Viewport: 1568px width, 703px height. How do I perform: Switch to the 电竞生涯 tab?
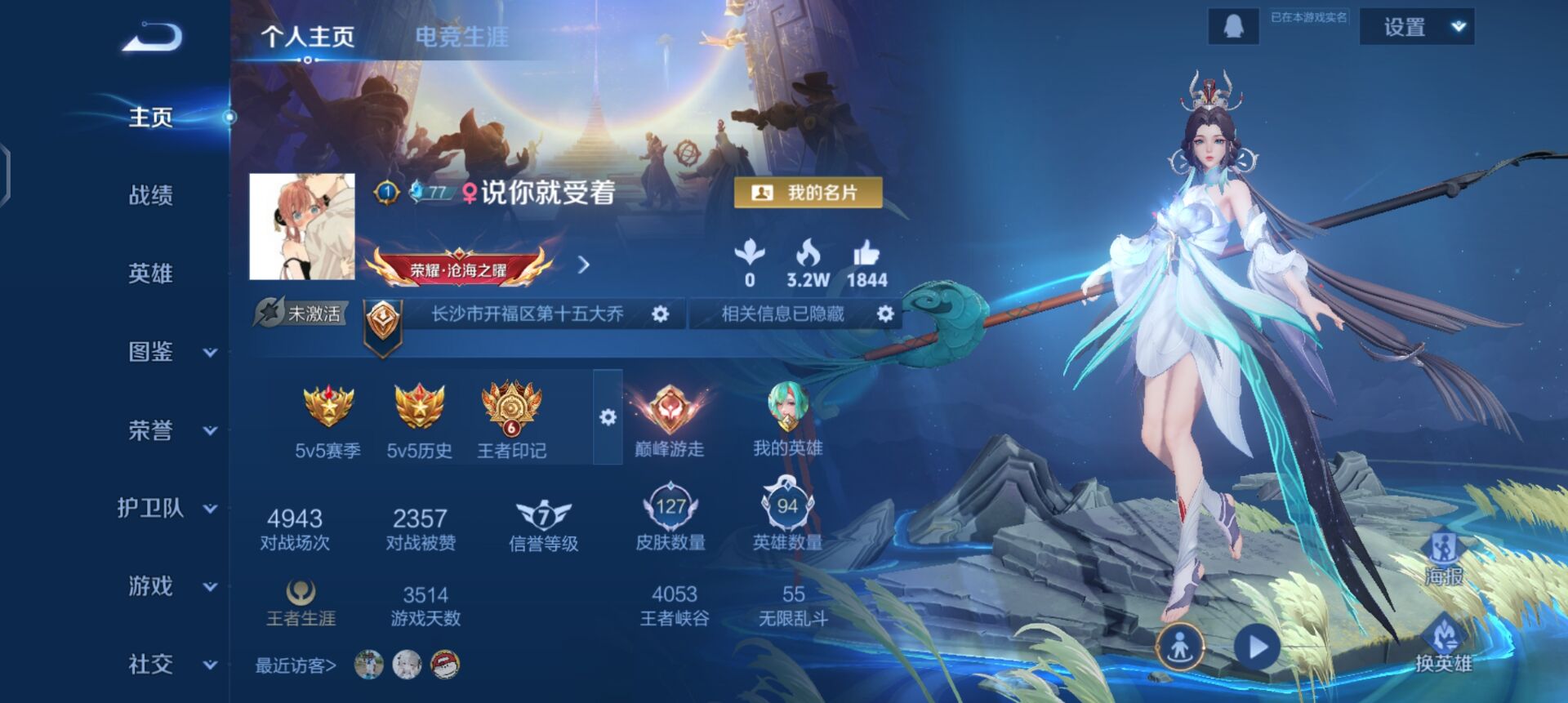pyautogui.click(x=462, y=36)
